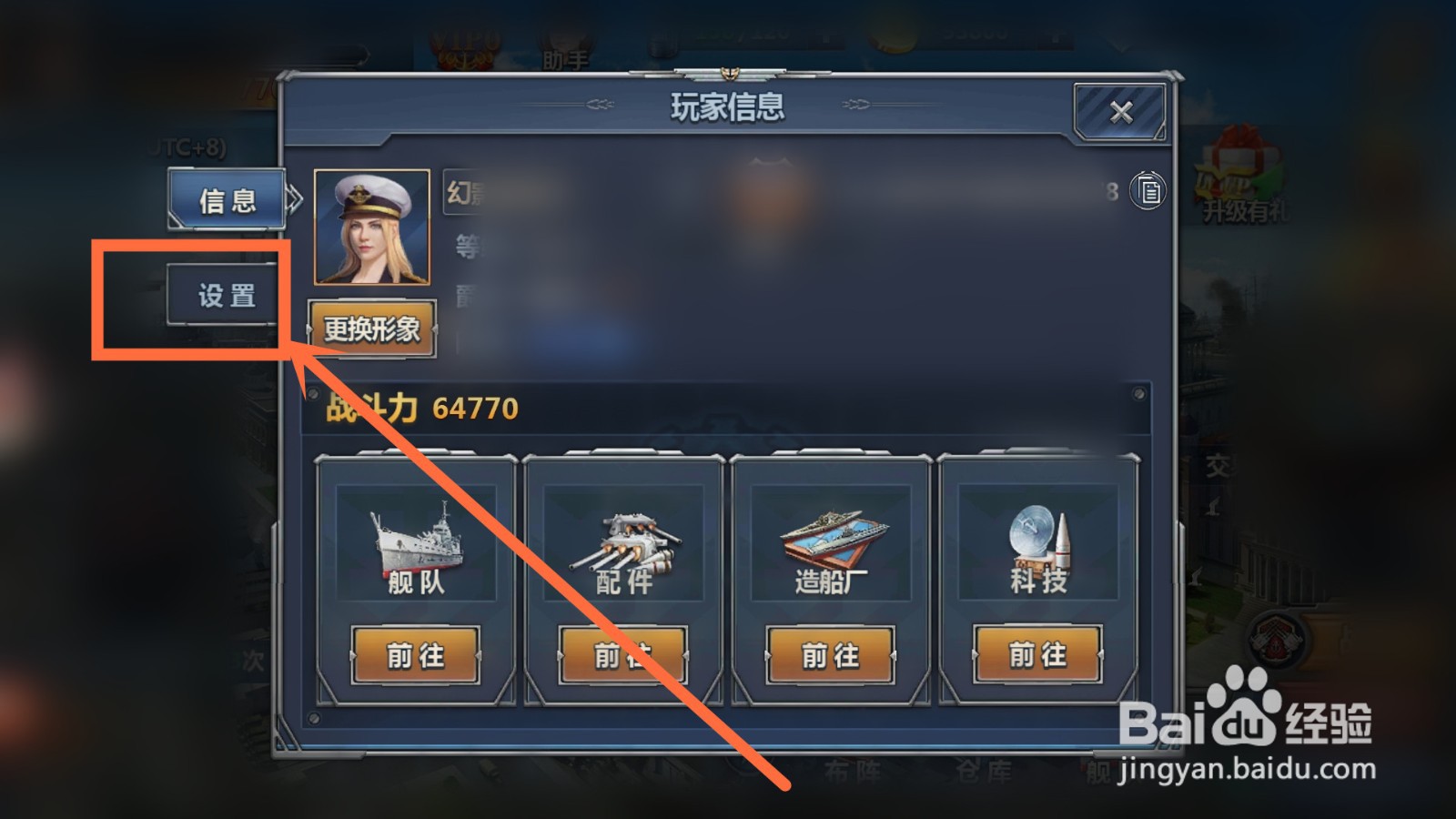Click the right chevron beside 玩家信息 title

pos(856,104)
